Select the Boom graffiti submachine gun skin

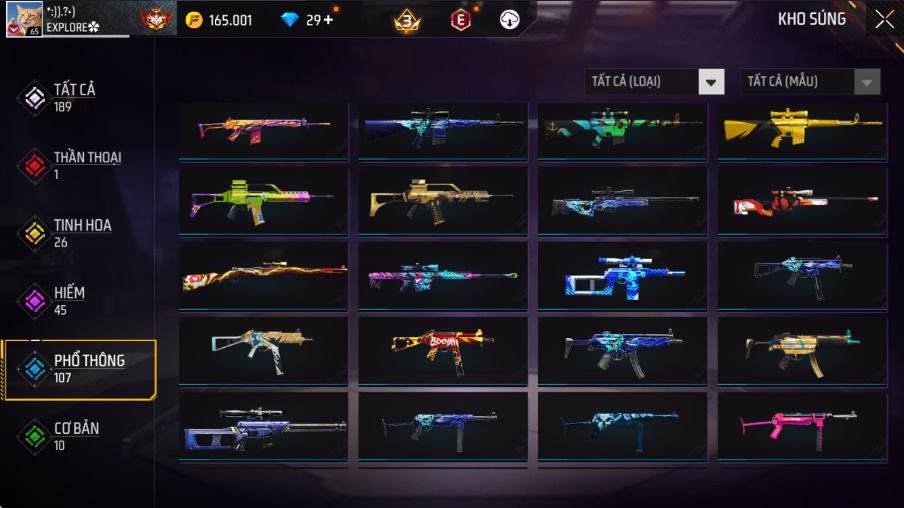(443, 349)
